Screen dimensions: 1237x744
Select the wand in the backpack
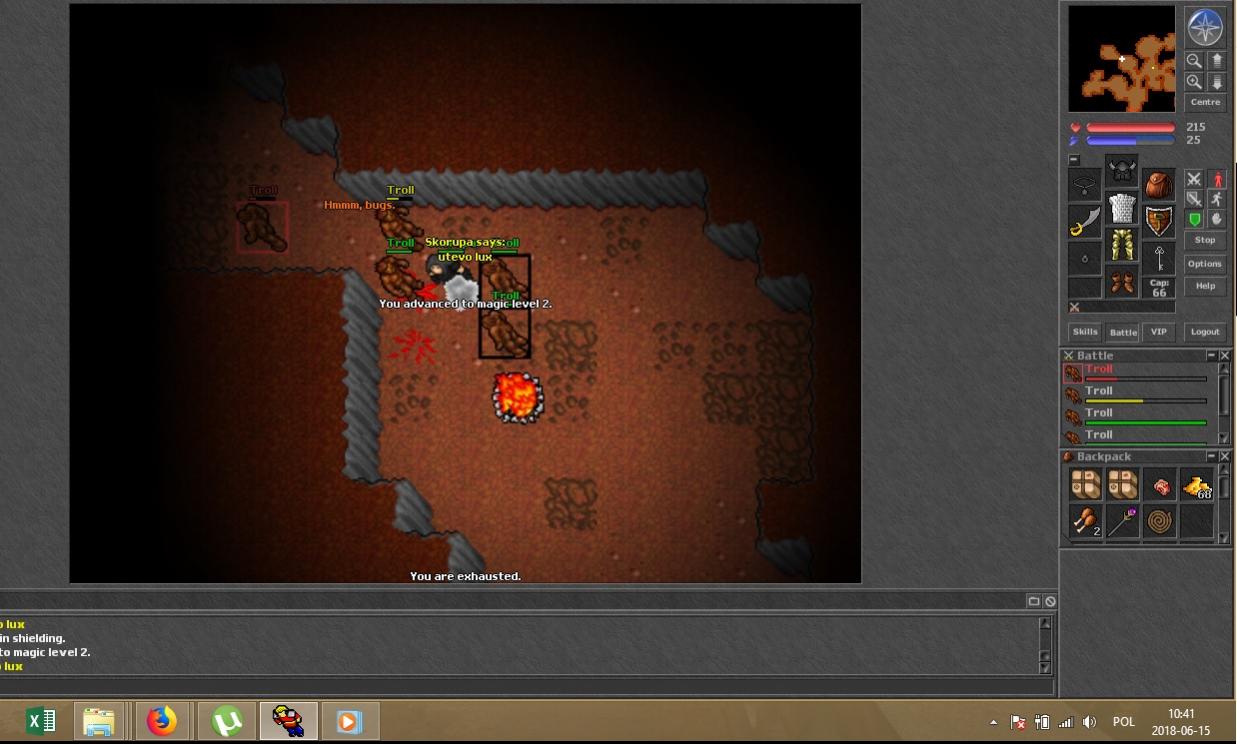point(1123,521)
